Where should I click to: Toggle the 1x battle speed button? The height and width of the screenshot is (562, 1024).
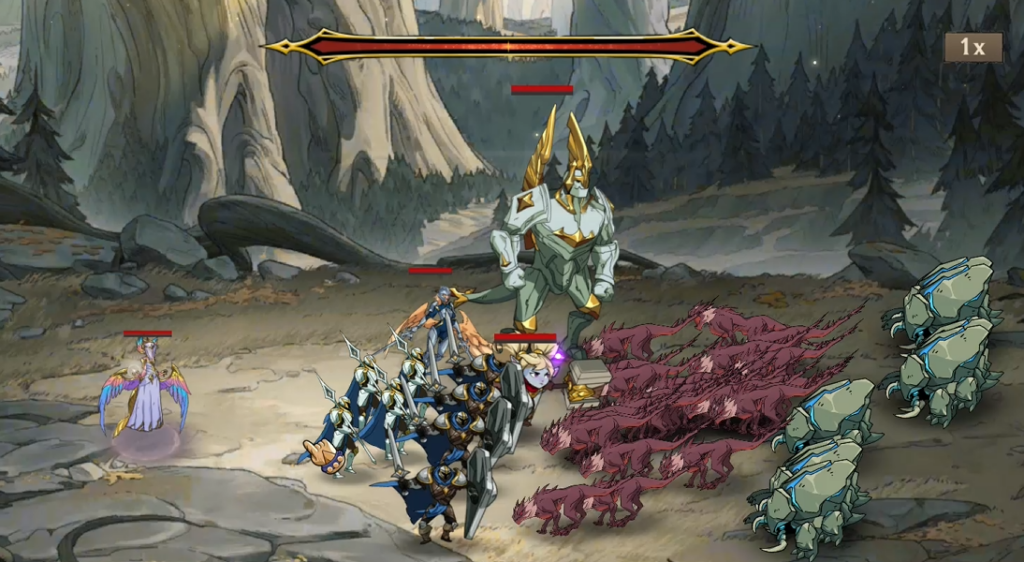[x=973, y=47]
